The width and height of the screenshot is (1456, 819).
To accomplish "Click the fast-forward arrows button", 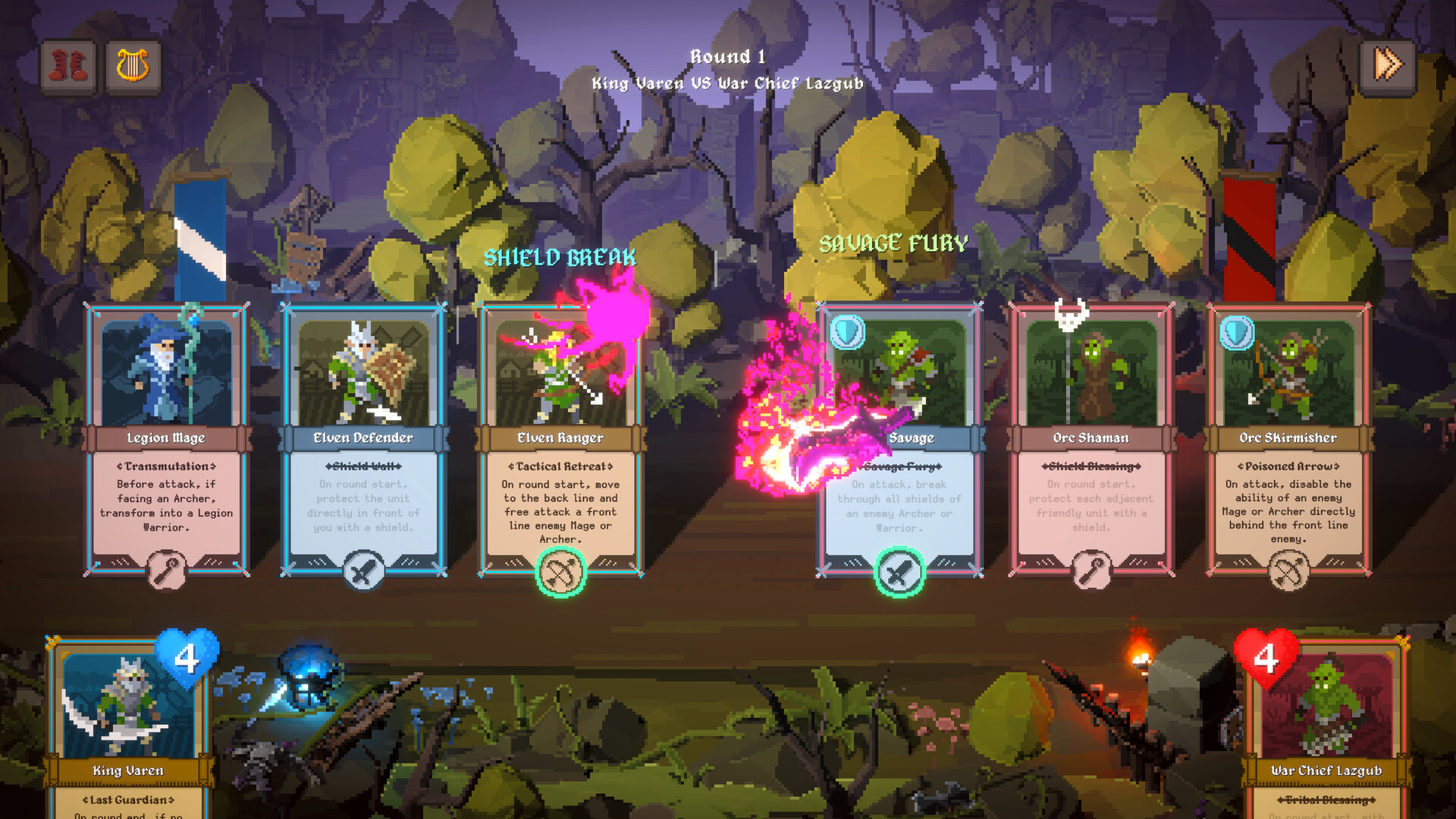I will tap(1388, 66).
